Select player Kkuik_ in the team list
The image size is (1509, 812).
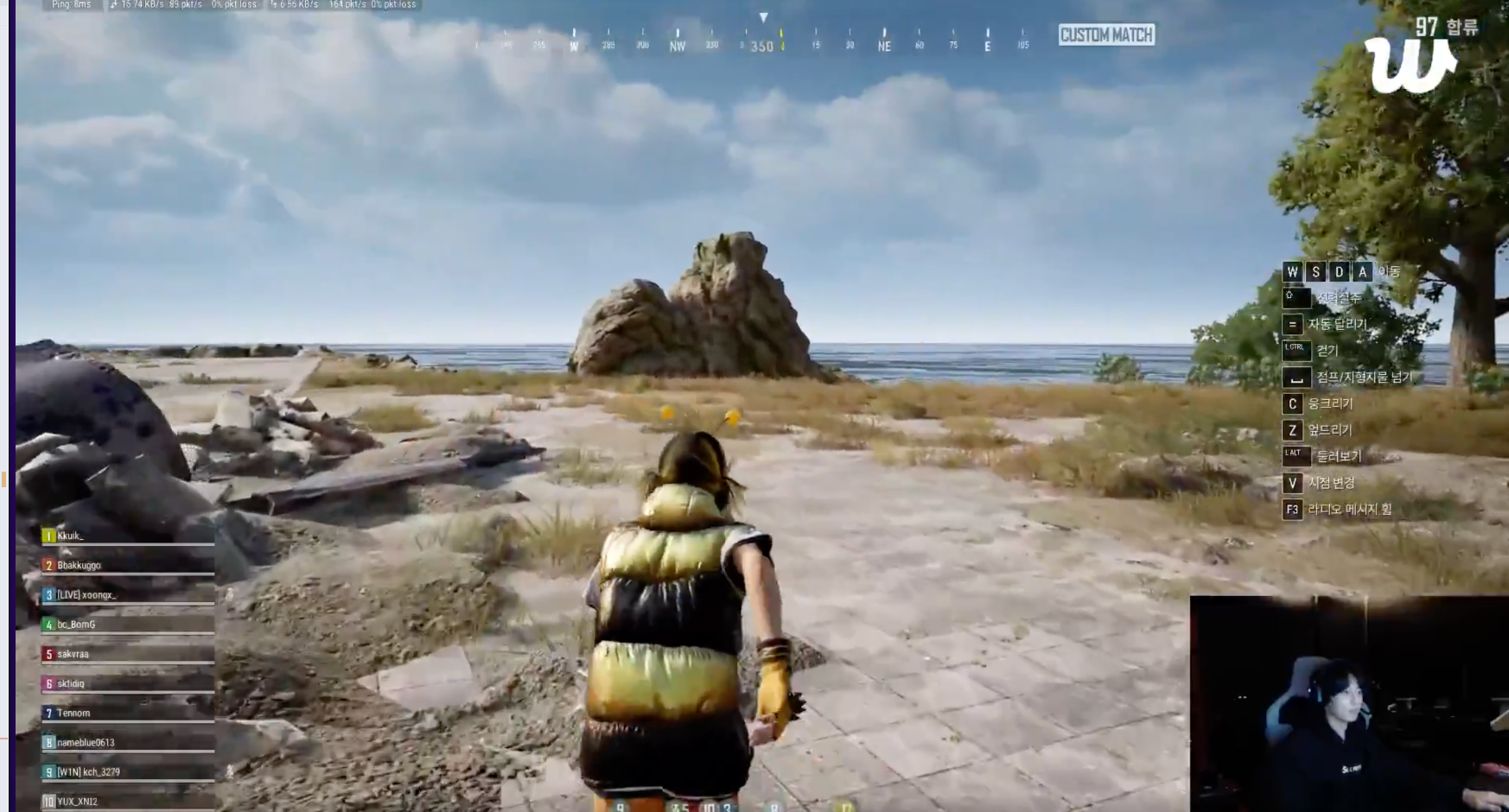tap(126, 536)
